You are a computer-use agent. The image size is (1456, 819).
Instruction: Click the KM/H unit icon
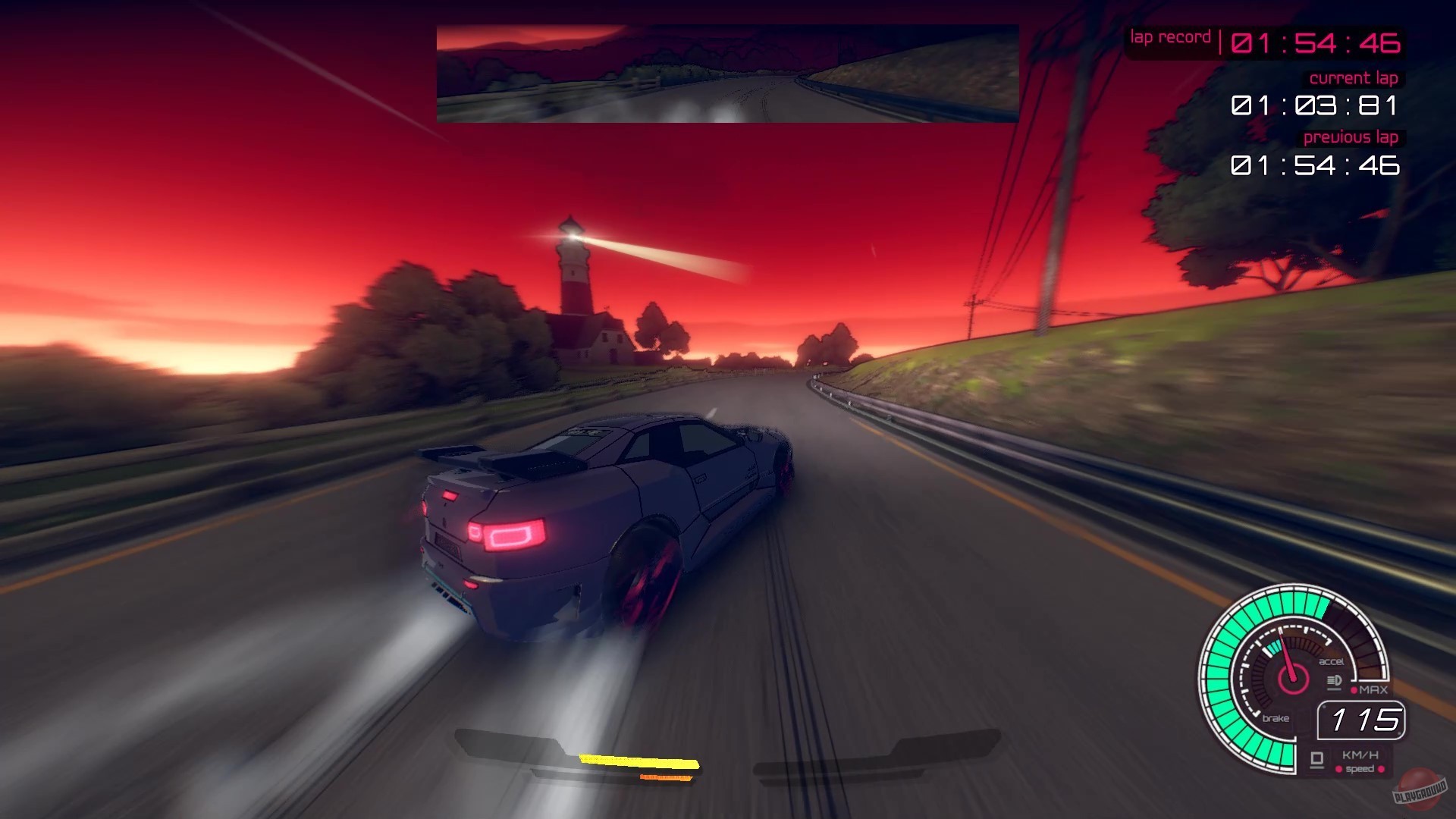click(1361, 756)
